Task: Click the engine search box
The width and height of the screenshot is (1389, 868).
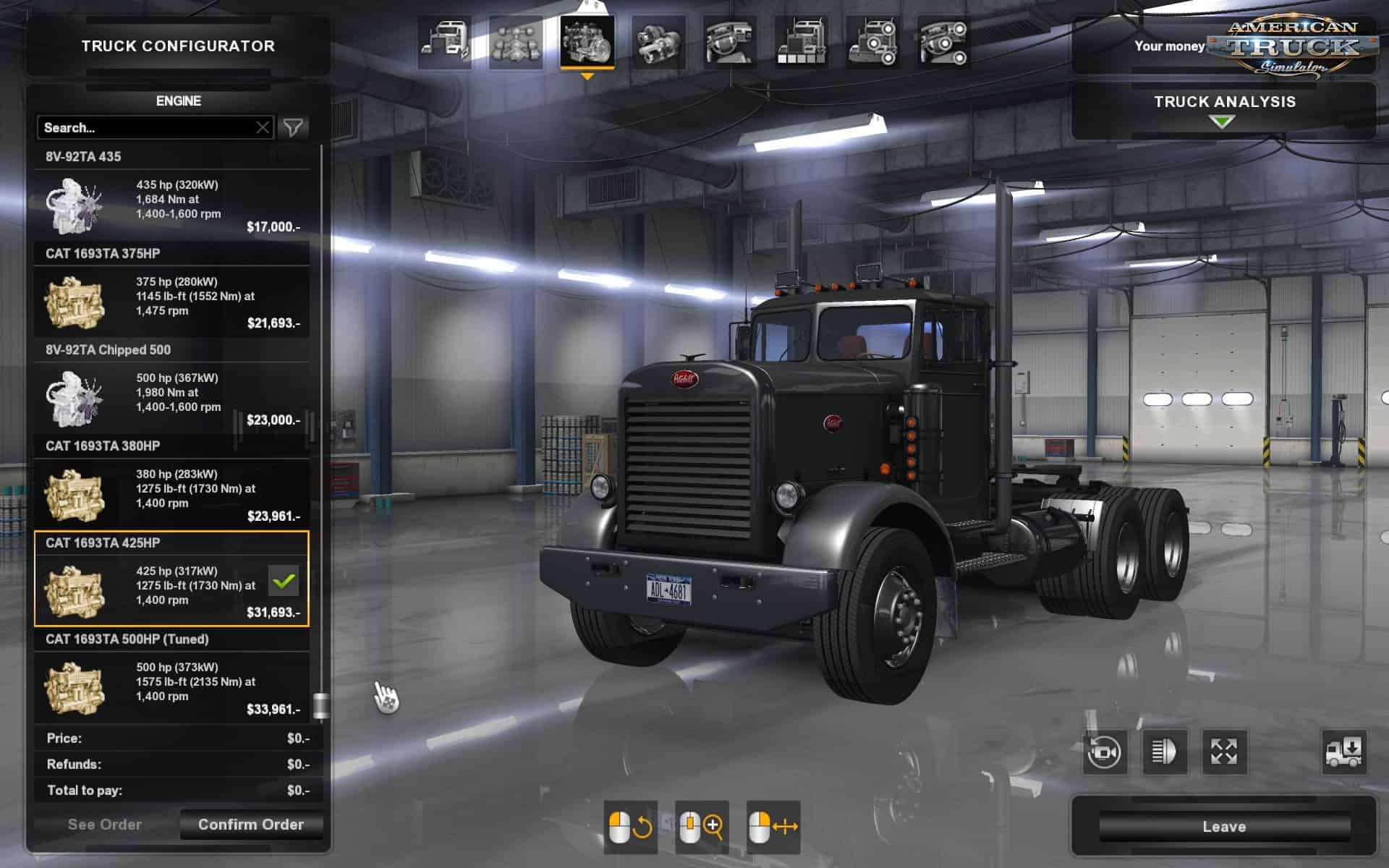Action: pos(145,128)
